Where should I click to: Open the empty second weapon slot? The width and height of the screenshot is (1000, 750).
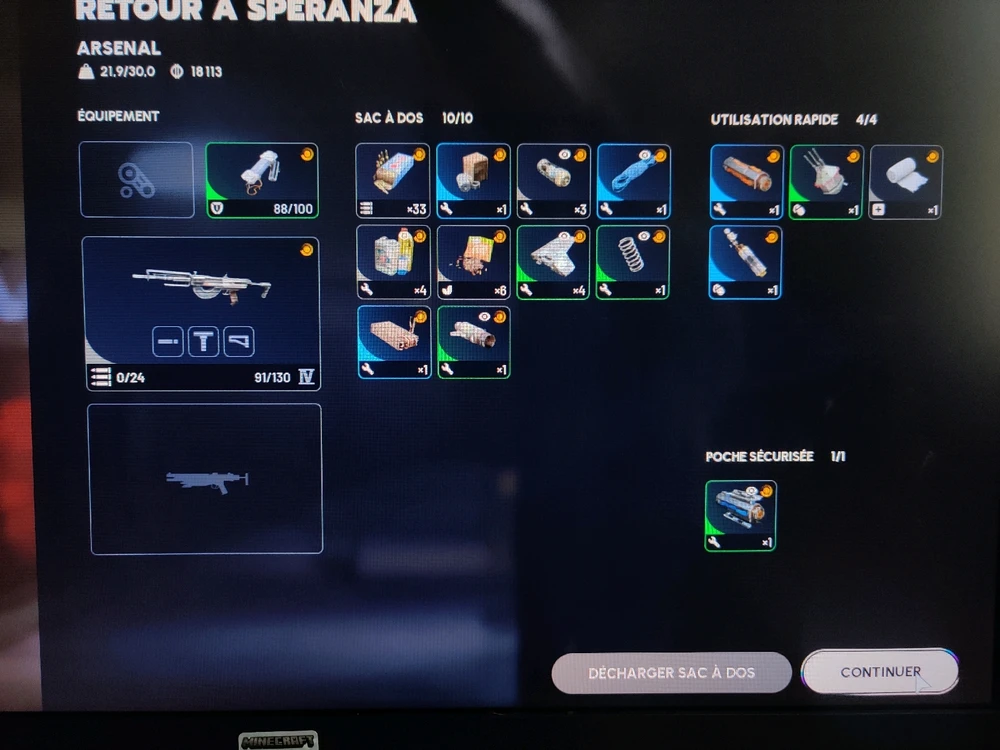(x=205, y=478)
